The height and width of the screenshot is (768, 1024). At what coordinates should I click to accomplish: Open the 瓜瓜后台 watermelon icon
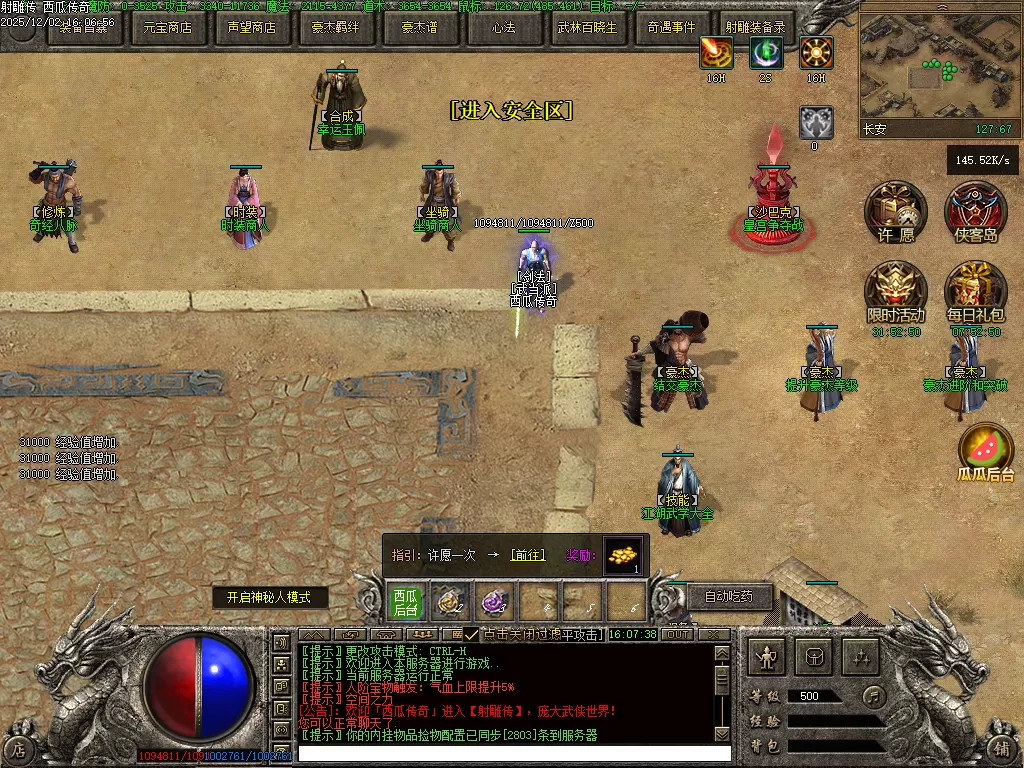pyautogui.click(x=986, y=448)
